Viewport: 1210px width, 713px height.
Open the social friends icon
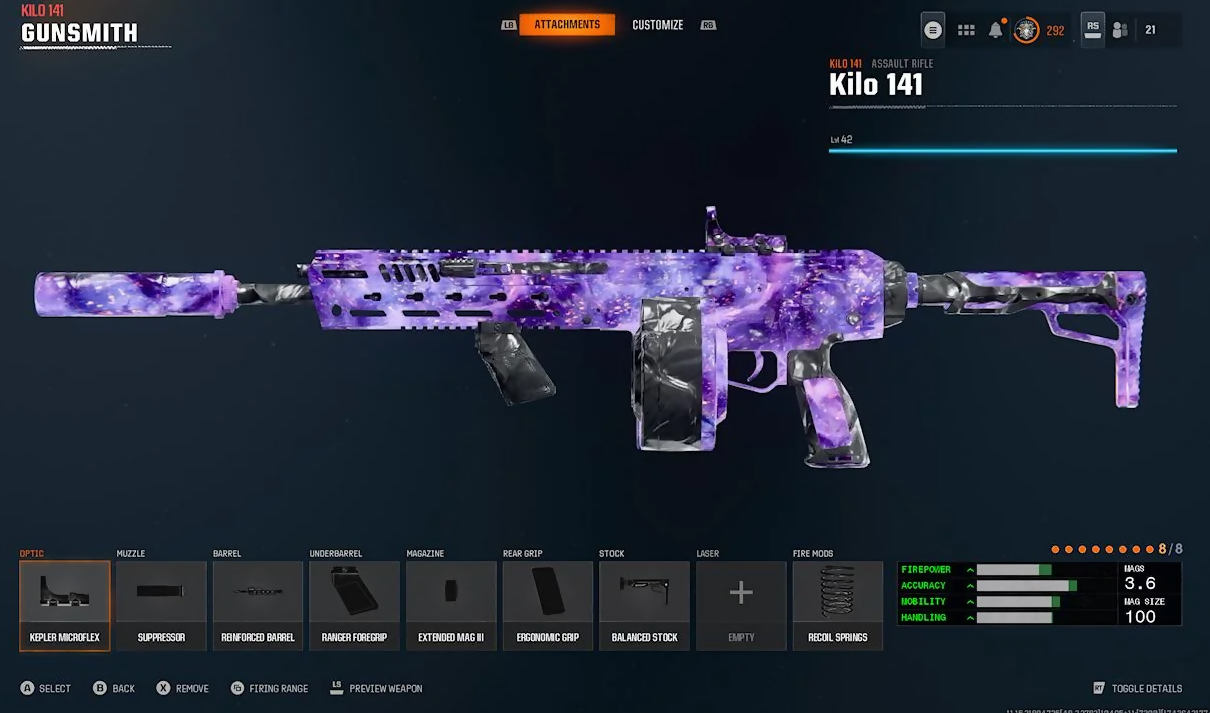coord(1120,30)
